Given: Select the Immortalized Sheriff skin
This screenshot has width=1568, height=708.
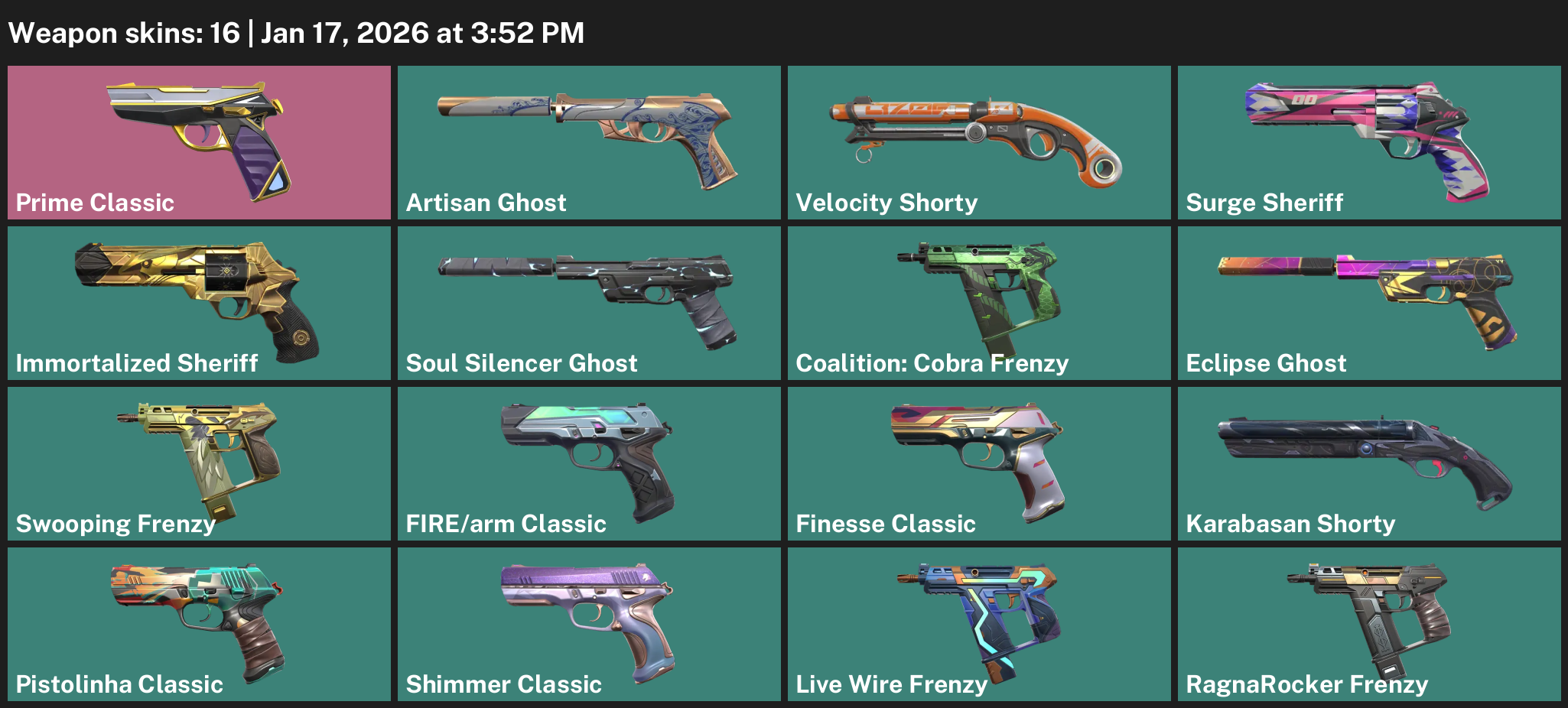Looking at the screenshot, I should [x=199, y=303].
